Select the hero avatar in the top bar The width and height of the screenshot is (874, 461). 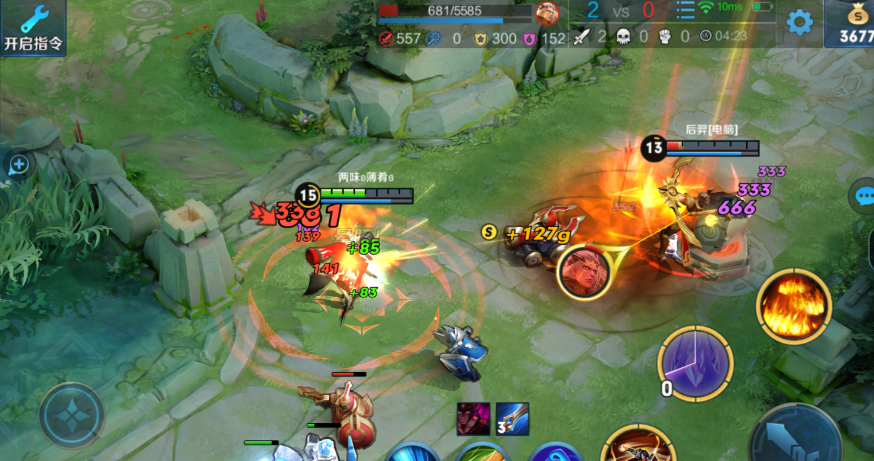pyautogui.click(x=548, y=14)
